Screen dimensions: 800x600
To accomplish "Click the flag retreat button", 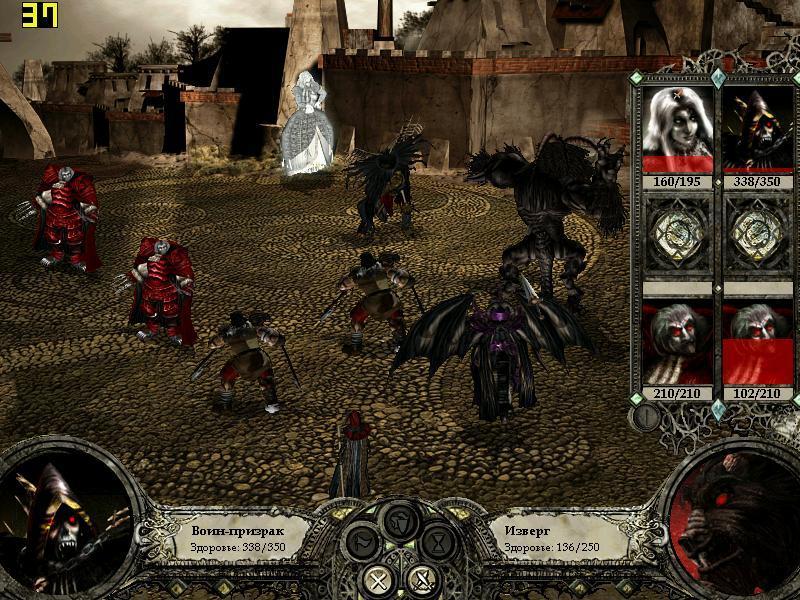I will pyautogui.click(x=361, y=545).
